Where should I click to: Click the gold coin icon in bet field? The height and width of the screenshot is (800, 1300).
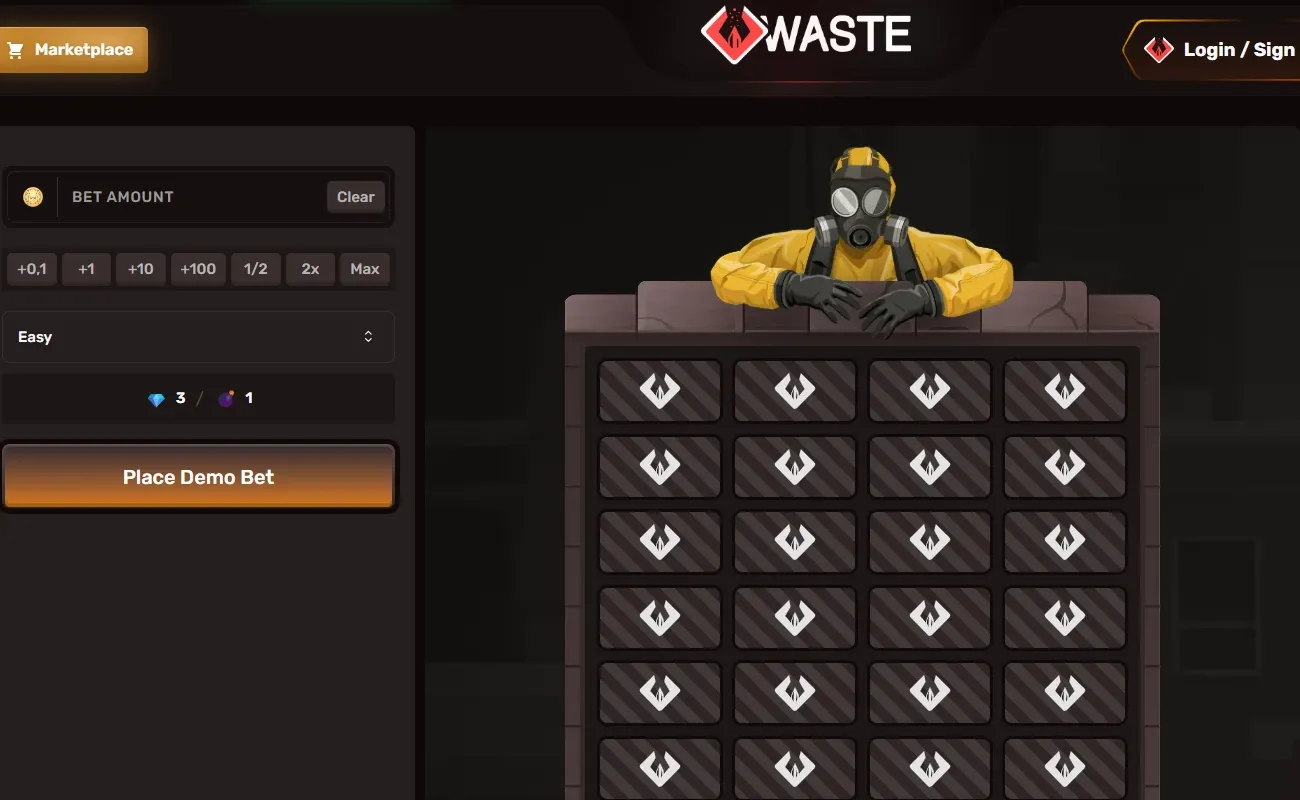[33, 197]
